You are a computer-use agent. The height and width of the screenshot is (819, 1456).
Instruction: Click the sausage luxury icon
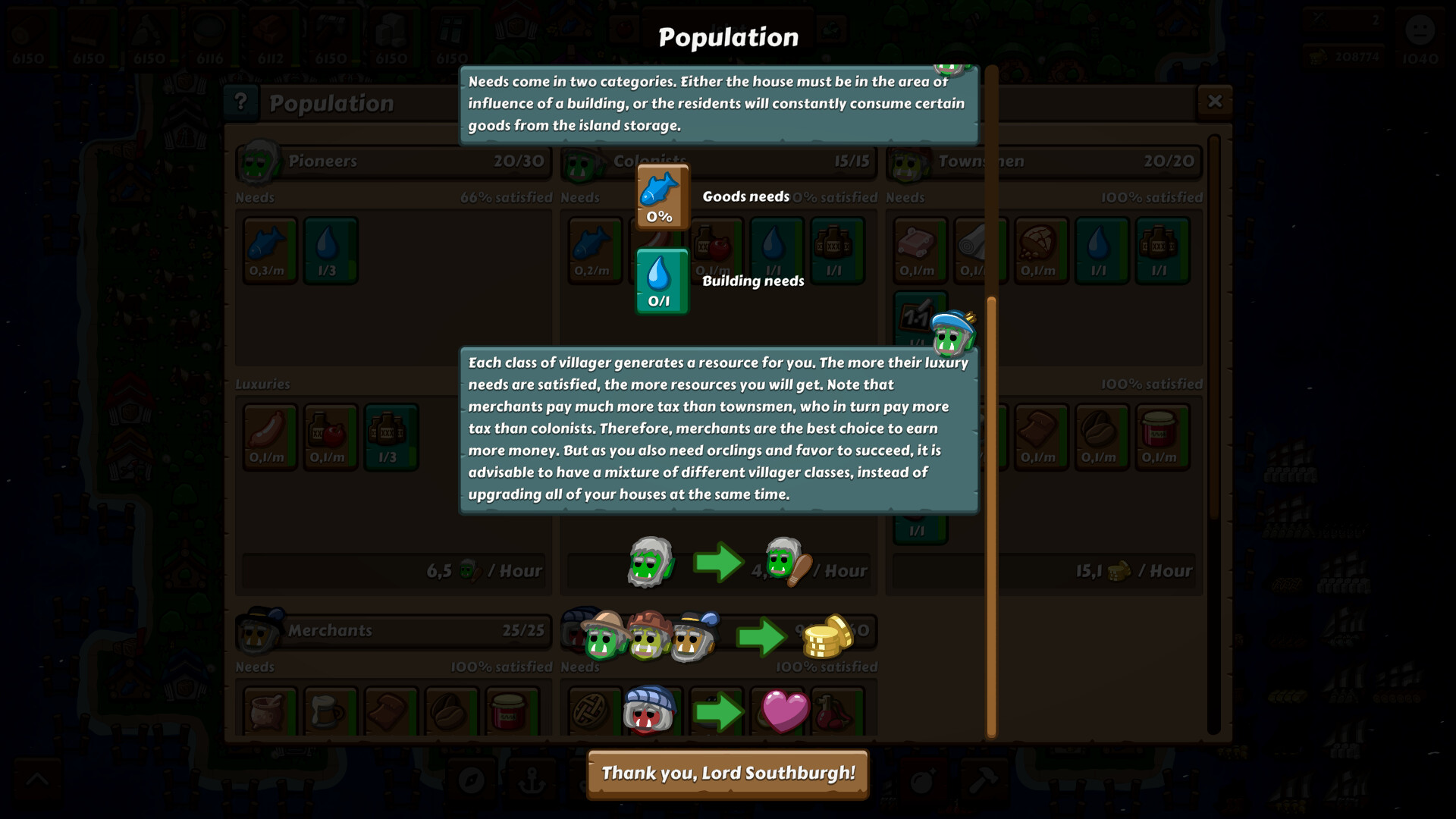click(268, 437)
